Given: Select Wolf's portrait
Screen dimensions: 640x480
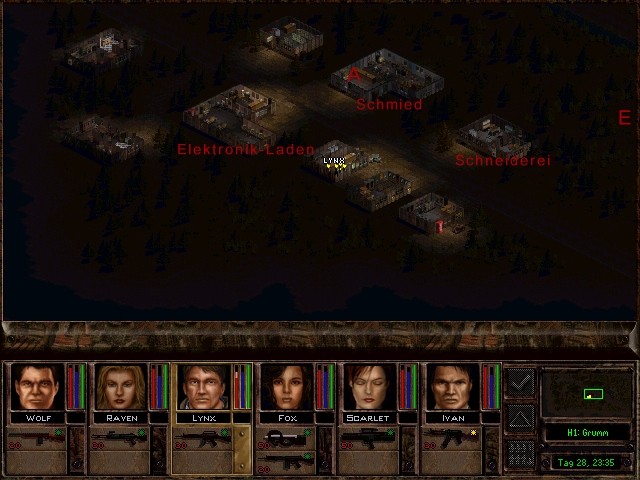Looking at the screenshot, I should (x=37, y=386).
